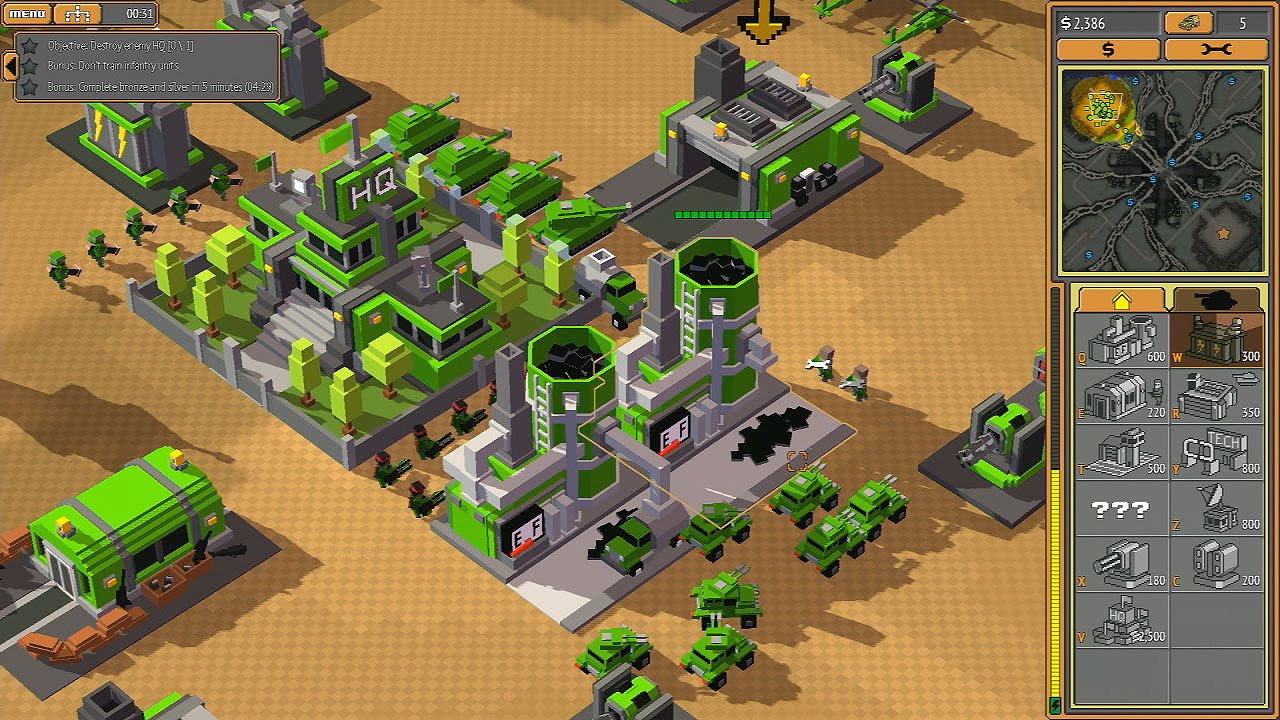This screenshot has height=720, width=1280.
Task: Select the Tech center costing 800
Action: click(1216, 453)
